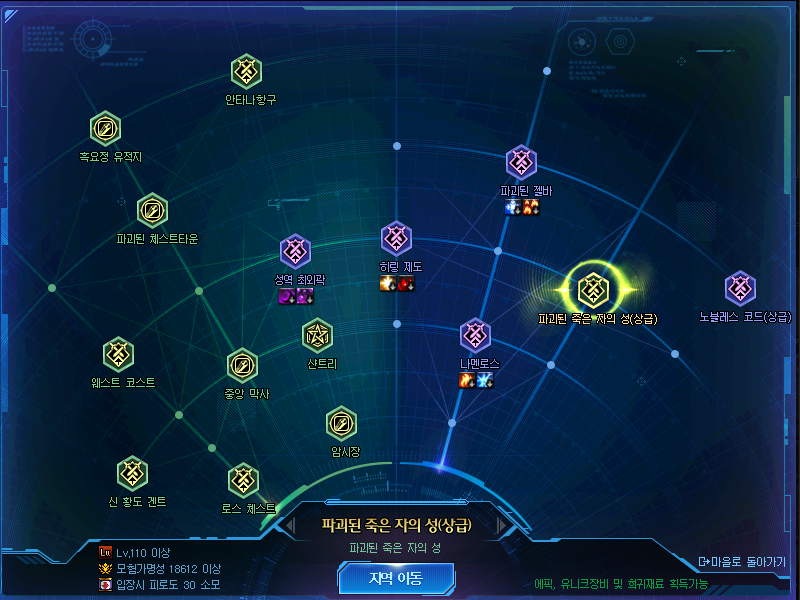Screen dimensions: 800x600
Task: Pick the 성역 최외곽 area marker
Action: coord(296,252)
